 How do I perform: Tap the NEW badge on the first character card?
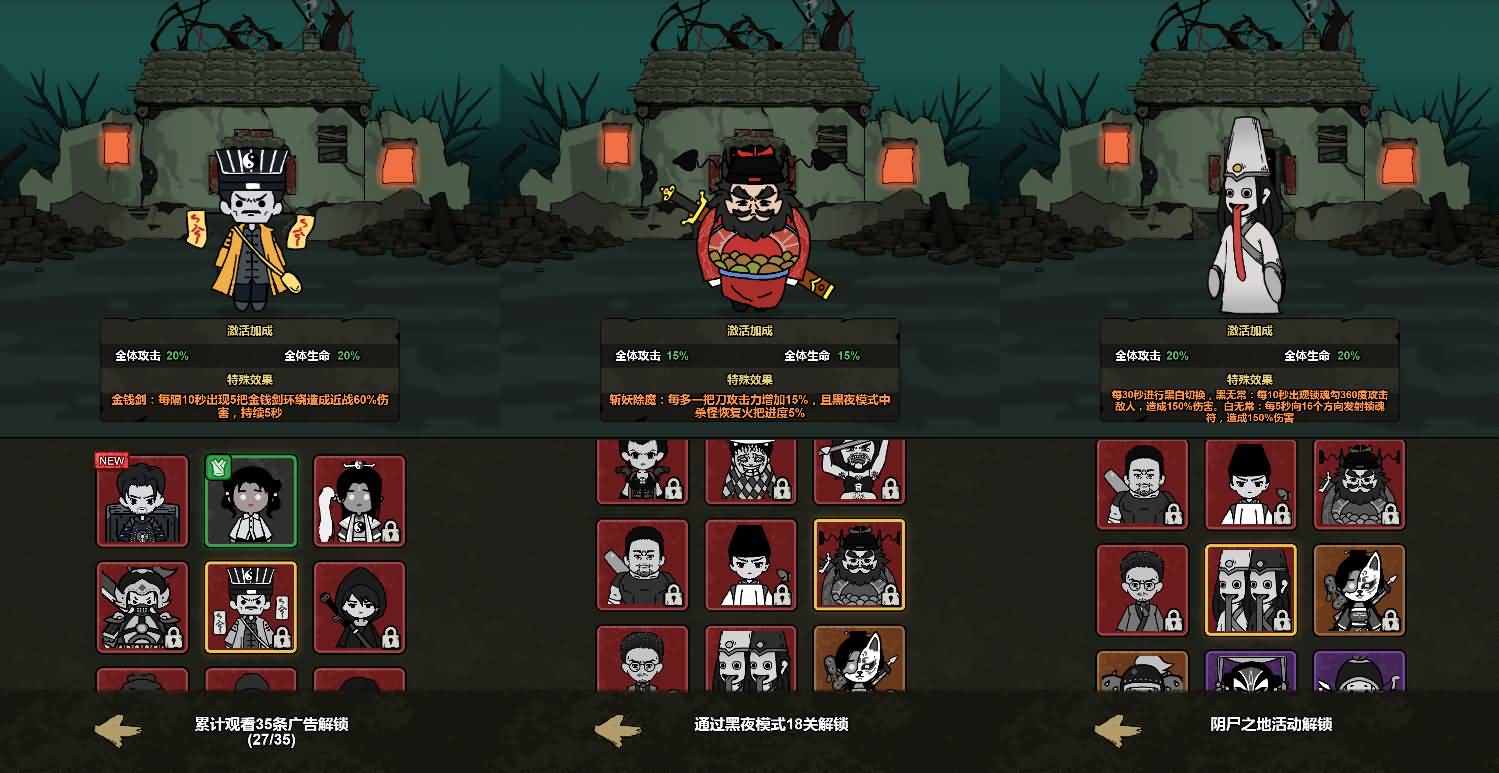coord(110,461)
